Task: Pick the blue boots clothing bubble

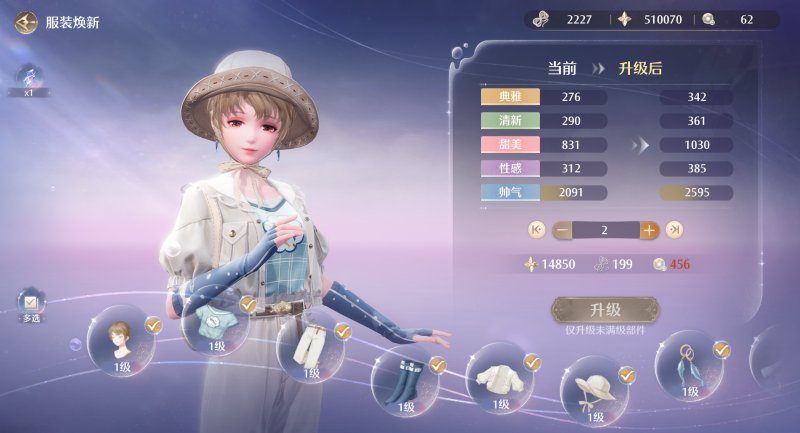Action: [406, 381]
